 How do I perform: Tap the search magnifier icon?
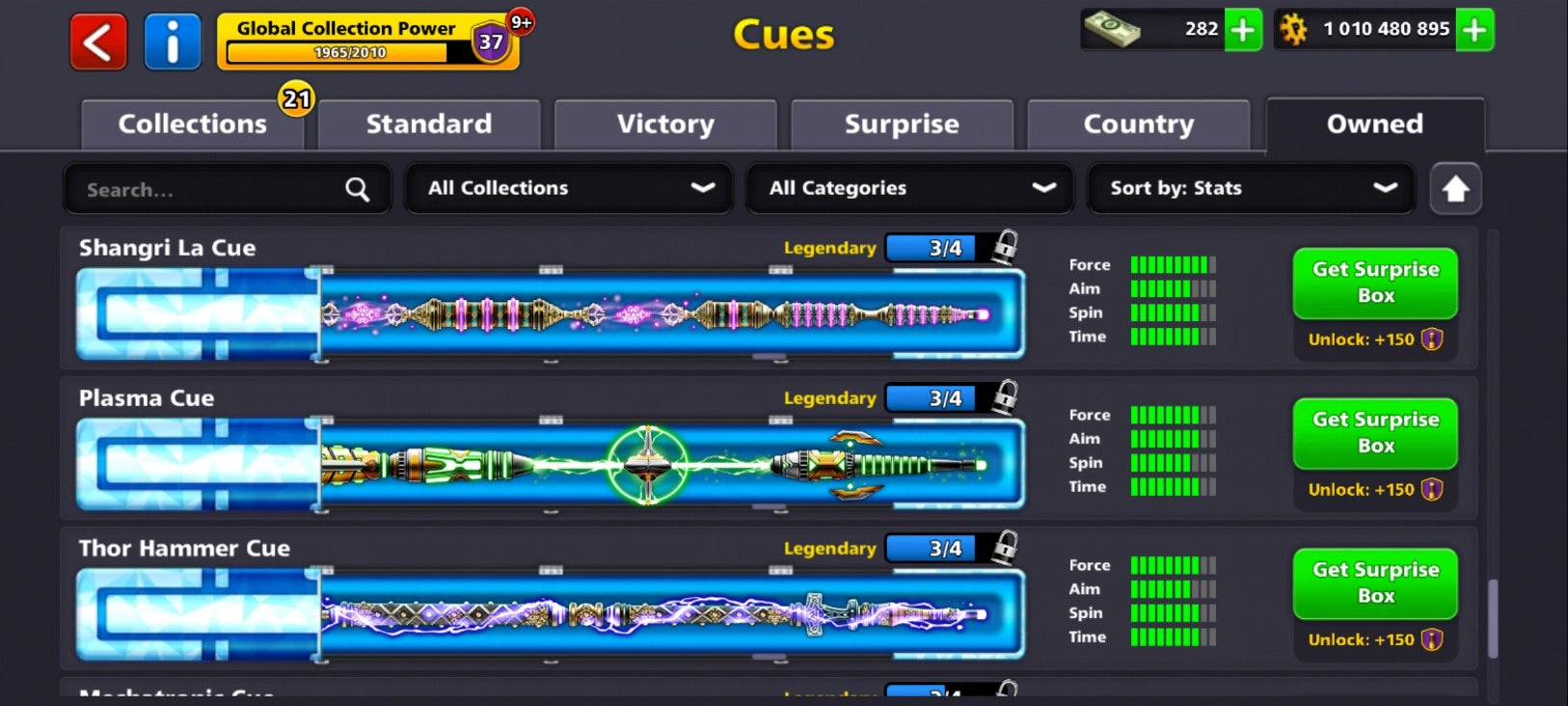point(357,189)
